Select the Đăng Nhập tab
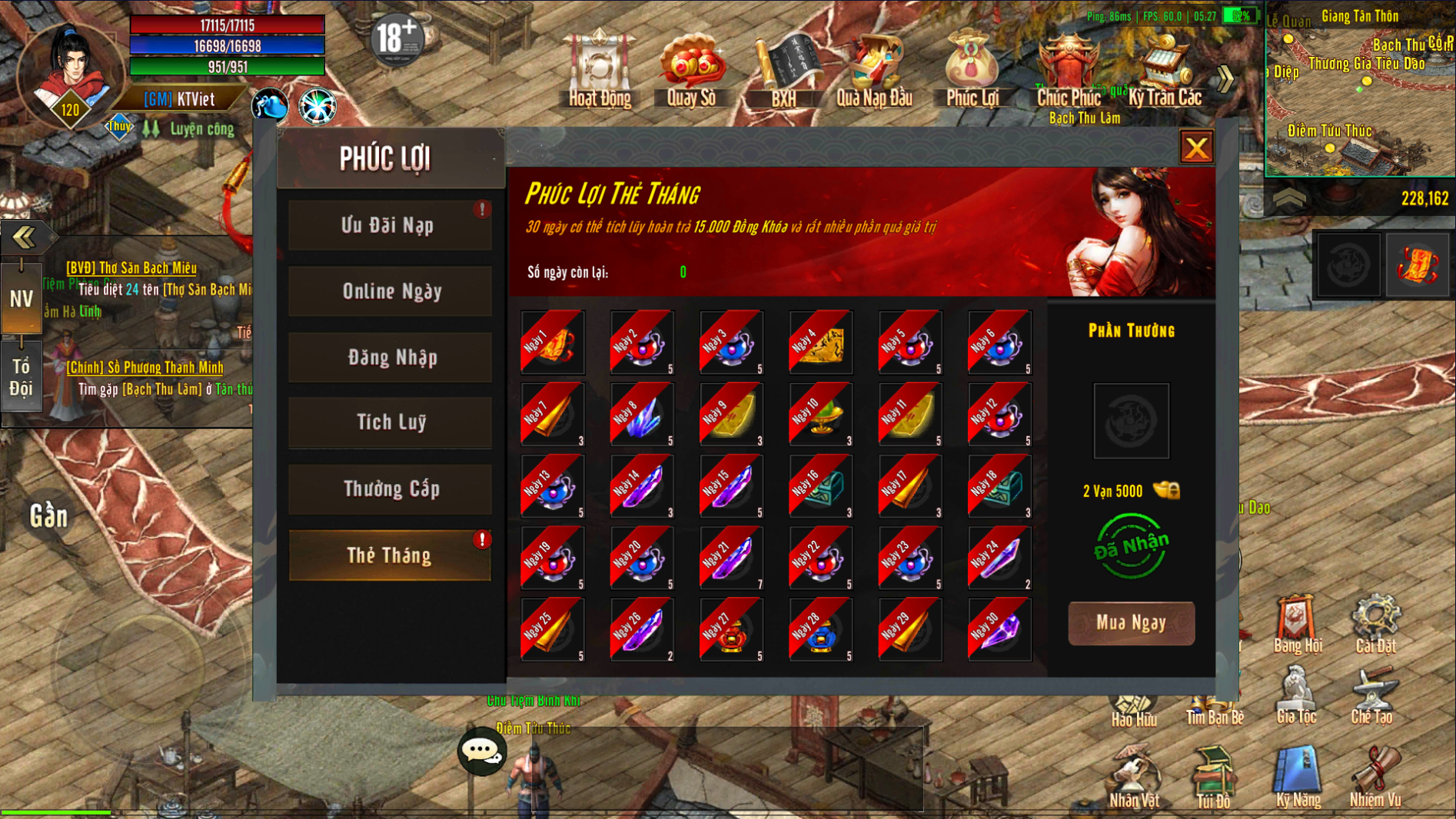Screen dimensions: 1456x819 click(390, 357)
